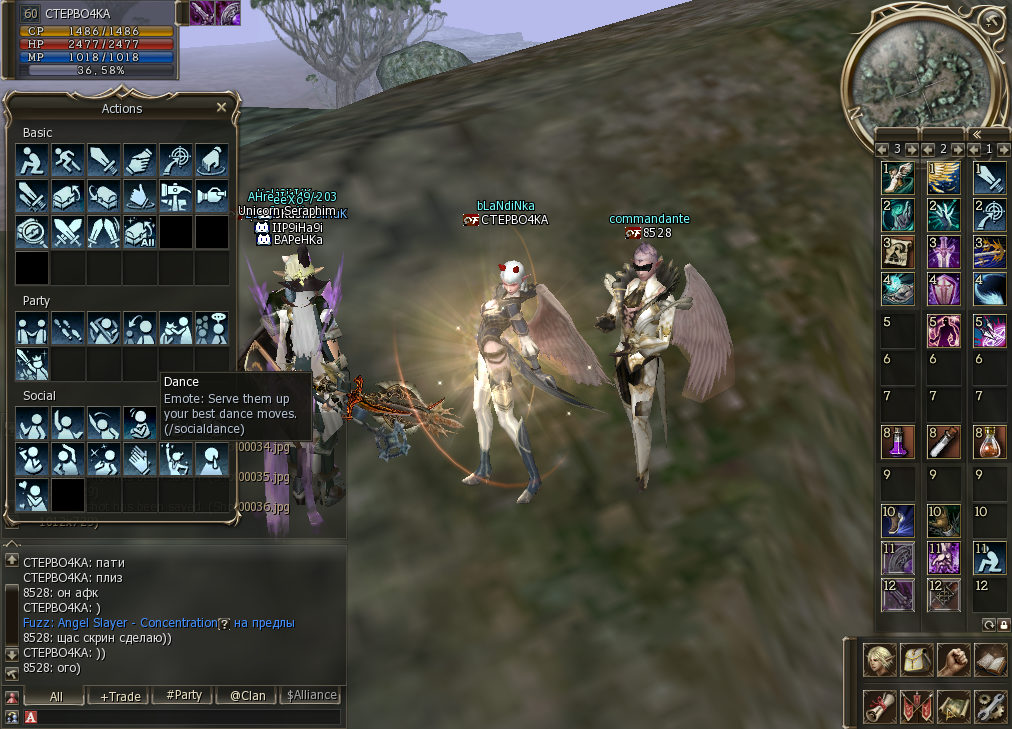This screenshot has height=729, width=1012.
Task: Show the All chat tab
Action: (x=55, y=696)
